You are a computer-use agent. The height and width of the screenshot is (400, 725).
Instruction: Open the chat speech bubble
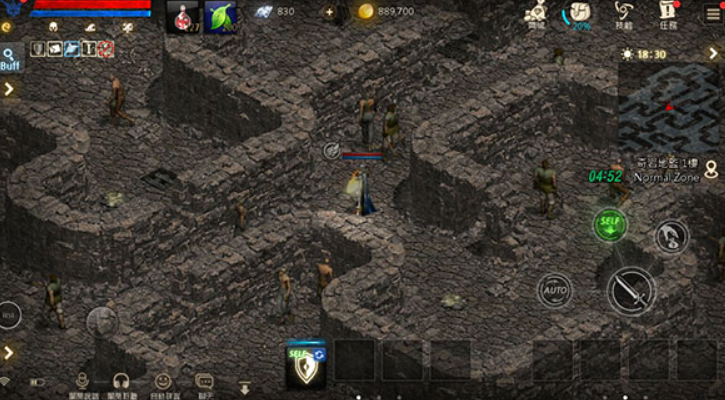(x=204, y=381)
